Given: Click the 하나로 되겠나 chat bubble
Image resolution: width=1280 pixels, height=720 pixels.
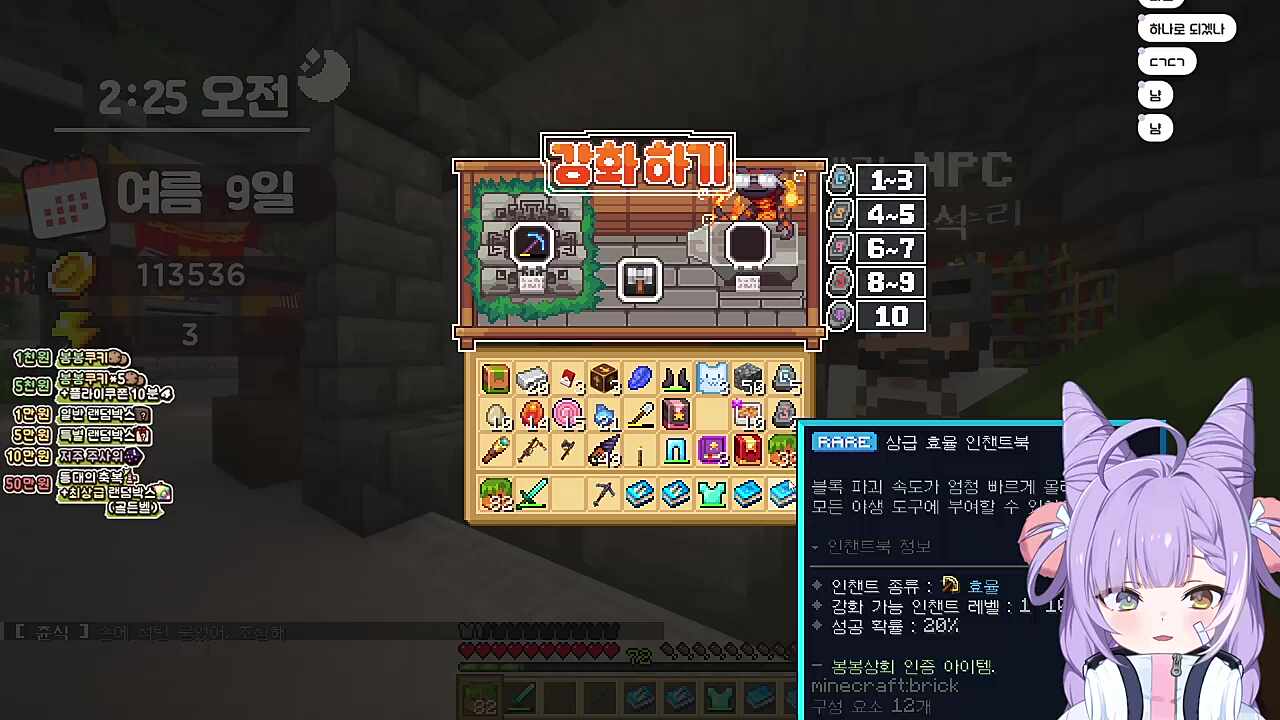Looking at the screenshot, I should click(1188, 28).
